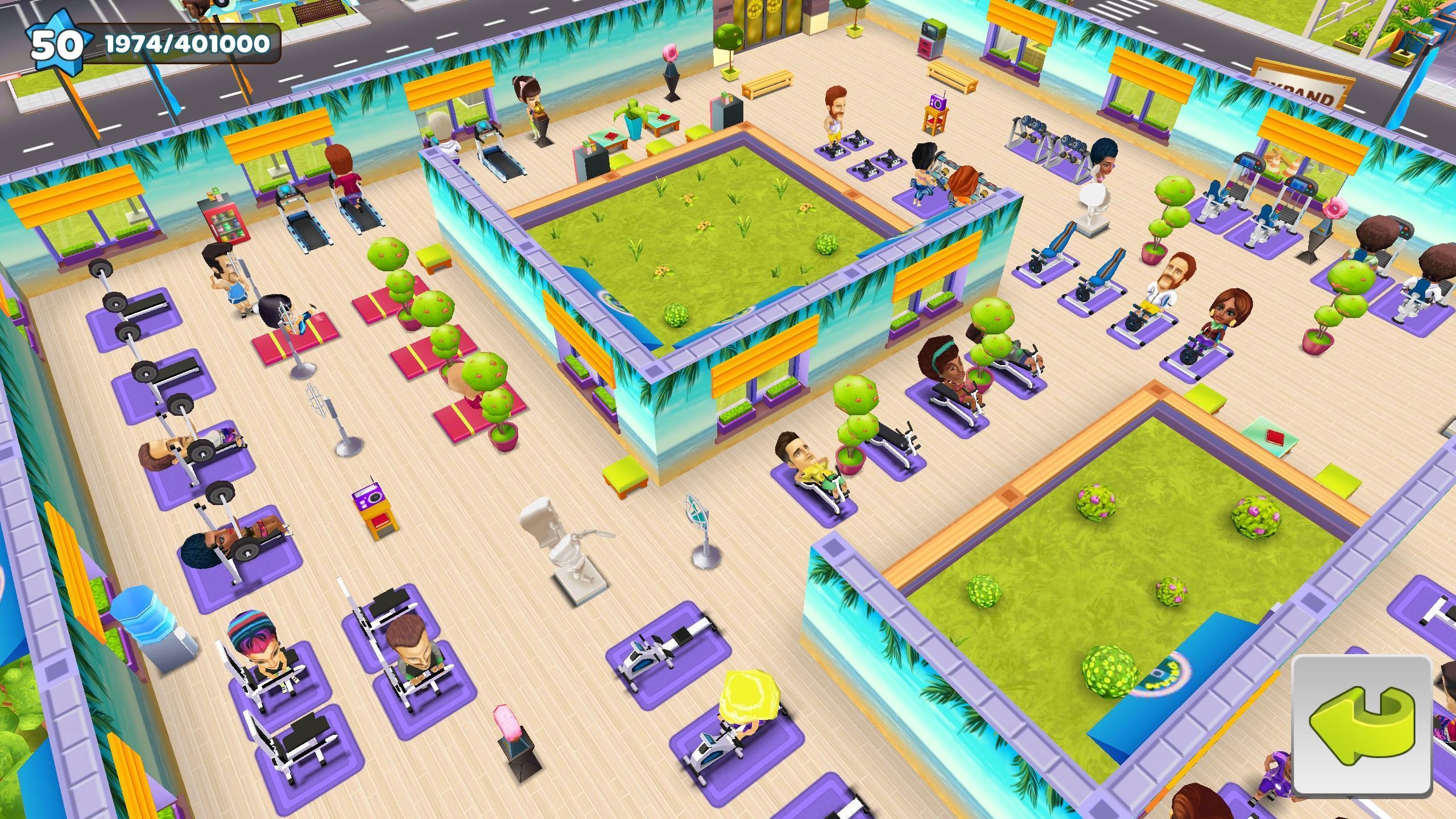This screenshot has height=819, width=1456.
Task: Click the blue level 50 star badge
Action: coord(57,43)
